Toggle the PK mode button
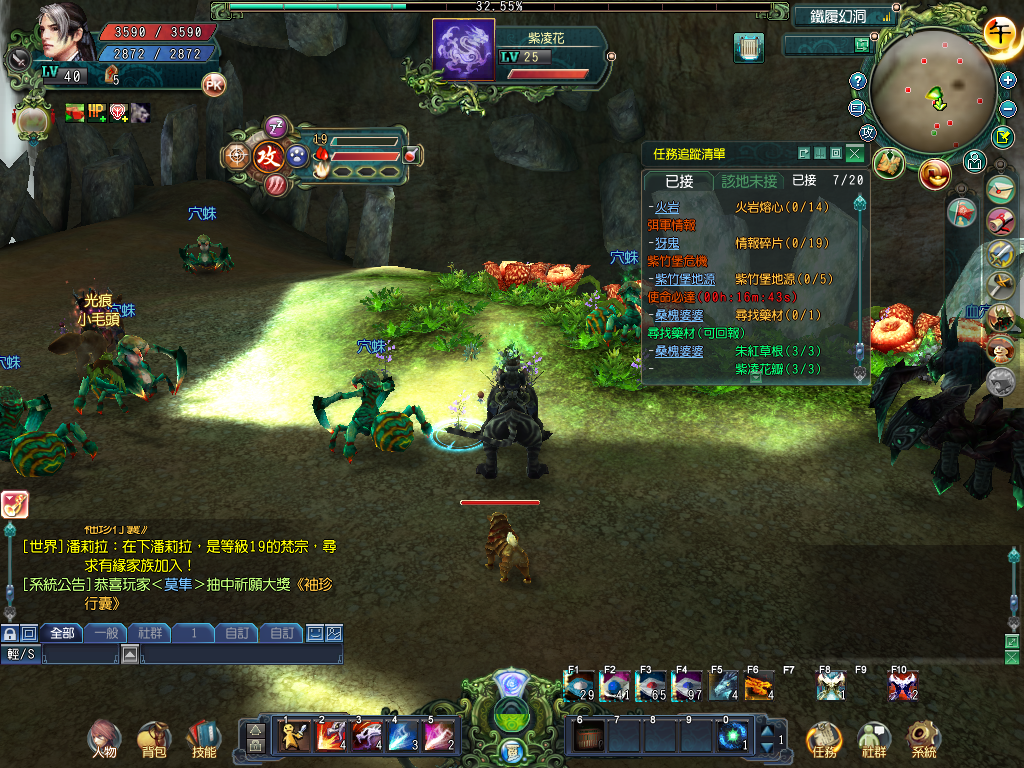1024x768 pixels. (x=214, y=84)
